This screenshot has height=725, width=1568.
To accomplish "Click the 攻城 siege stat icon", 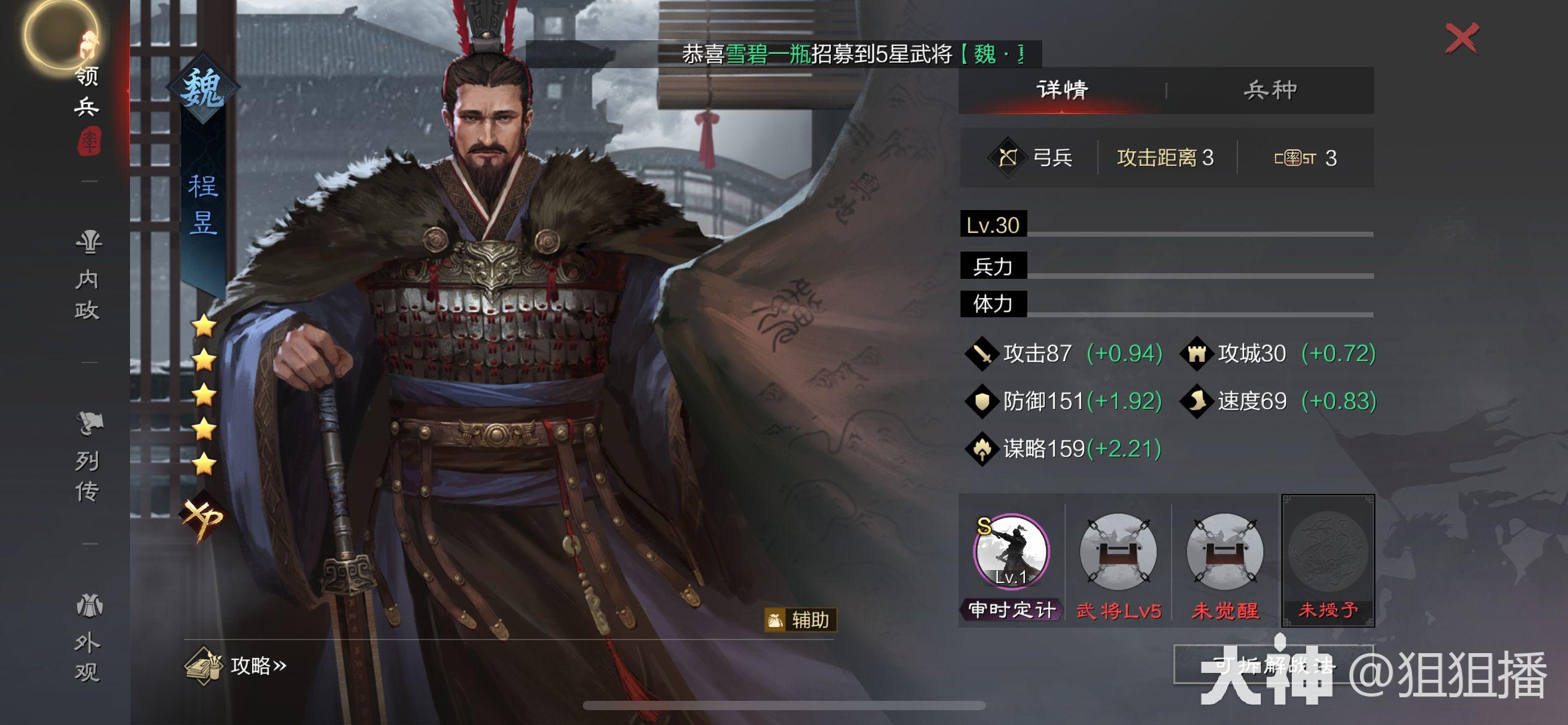I will 1198,353.
